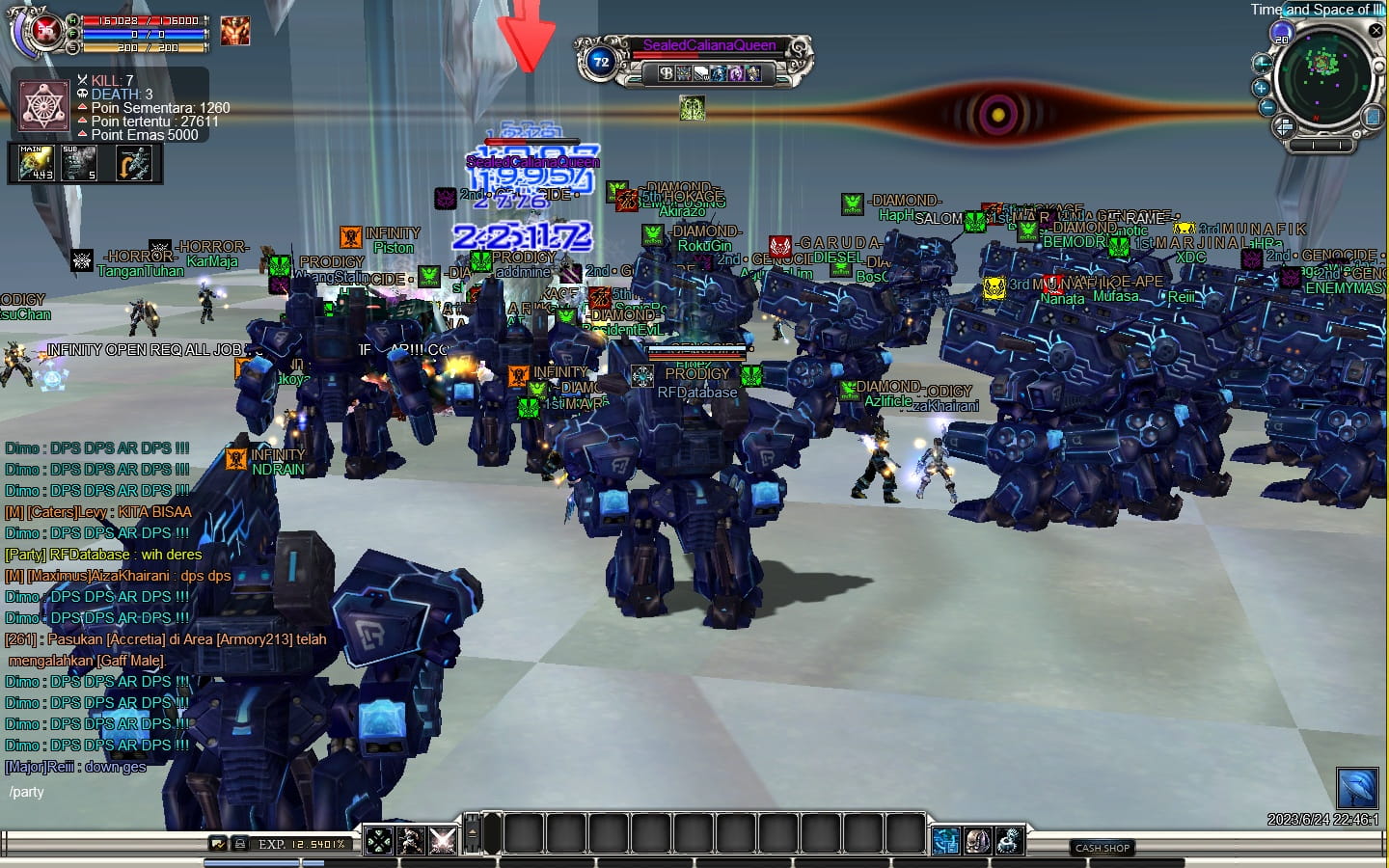Click the red muscular buff icon
This screenshot has height=868, width=1389.
coord(234,31)
